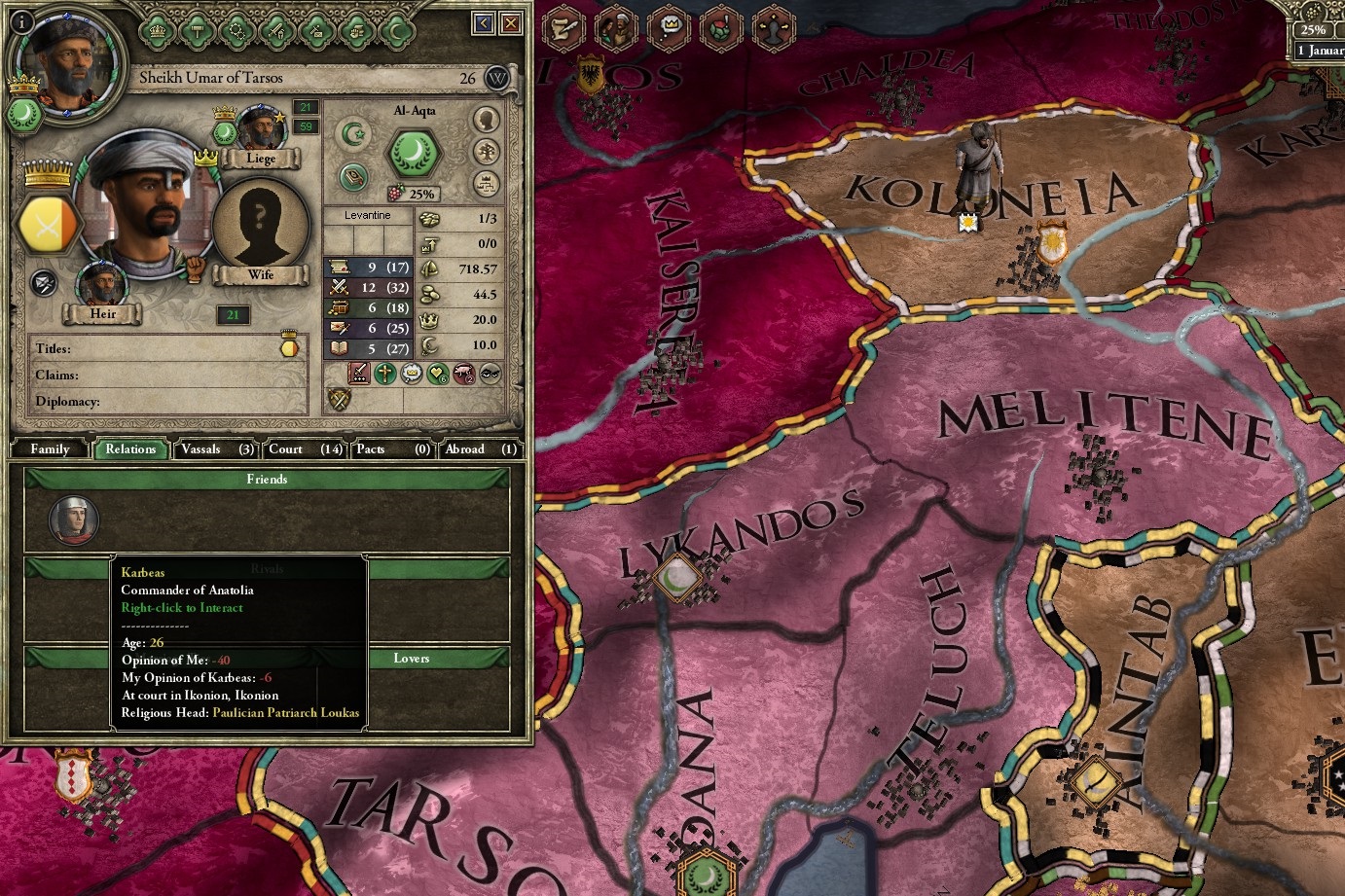Click the crown thought-bubble alert icon

point(670,28)
